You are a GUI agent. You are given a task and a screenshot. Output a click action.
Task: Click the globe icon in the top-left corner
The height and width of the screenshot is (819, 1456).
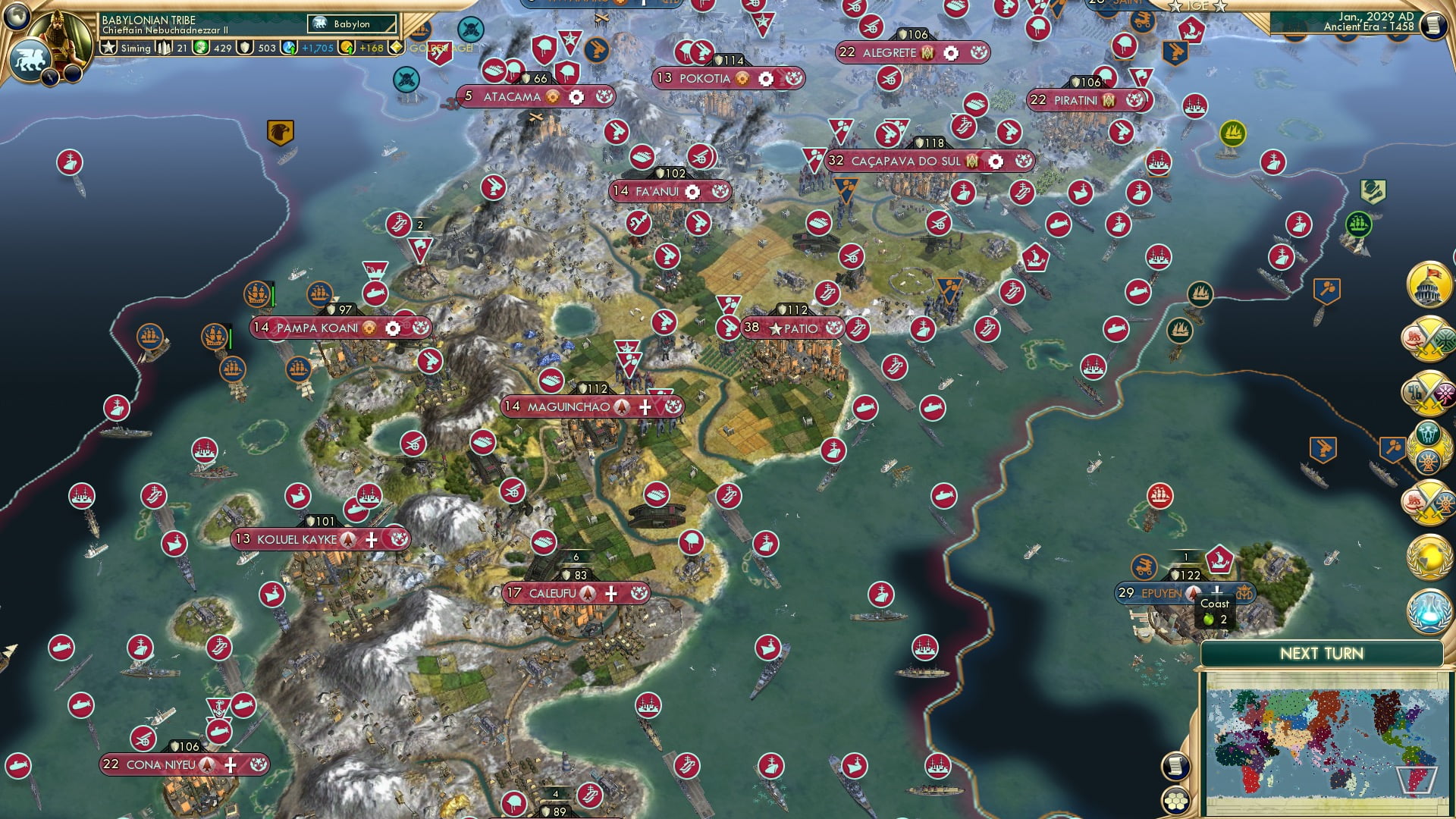click(16, 16)
